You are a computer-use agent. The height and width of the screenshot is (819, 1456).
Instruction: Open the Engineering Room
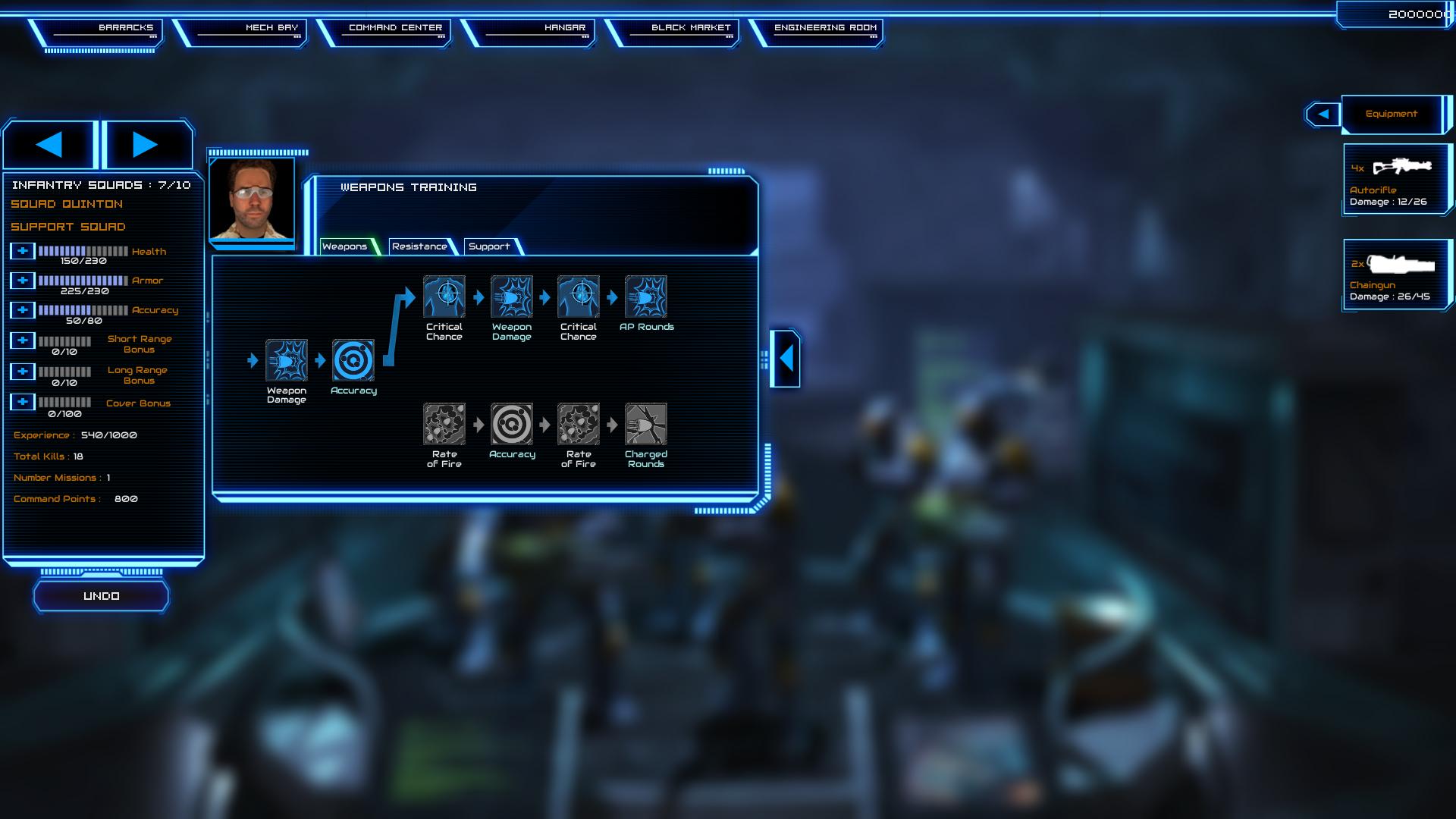pyautogui.click(x=824, y=27)
